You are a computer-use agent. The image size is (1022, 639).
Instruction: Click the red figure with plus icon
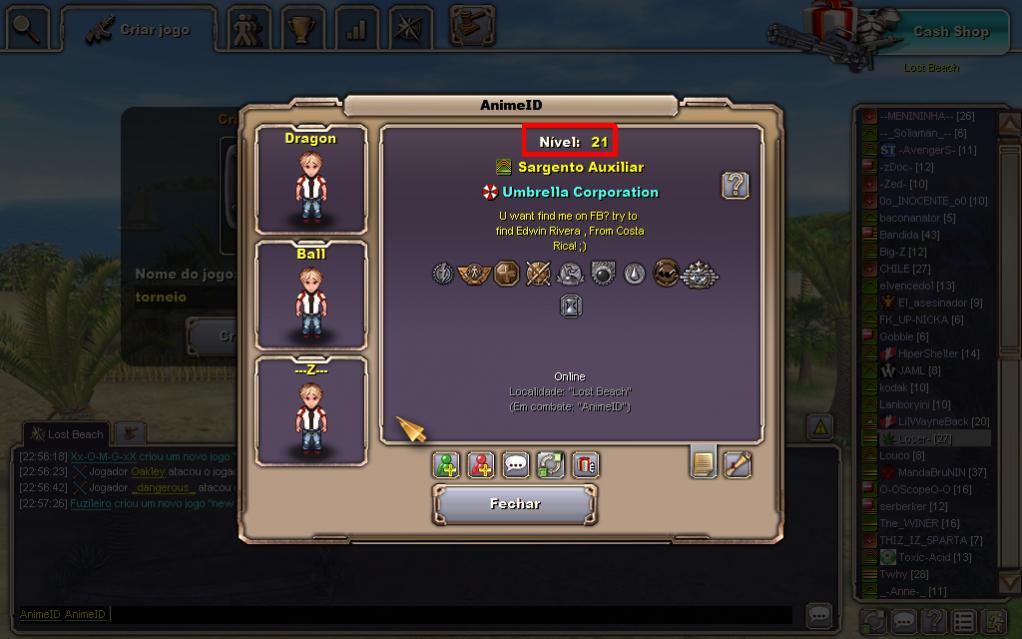pos(481,465)
